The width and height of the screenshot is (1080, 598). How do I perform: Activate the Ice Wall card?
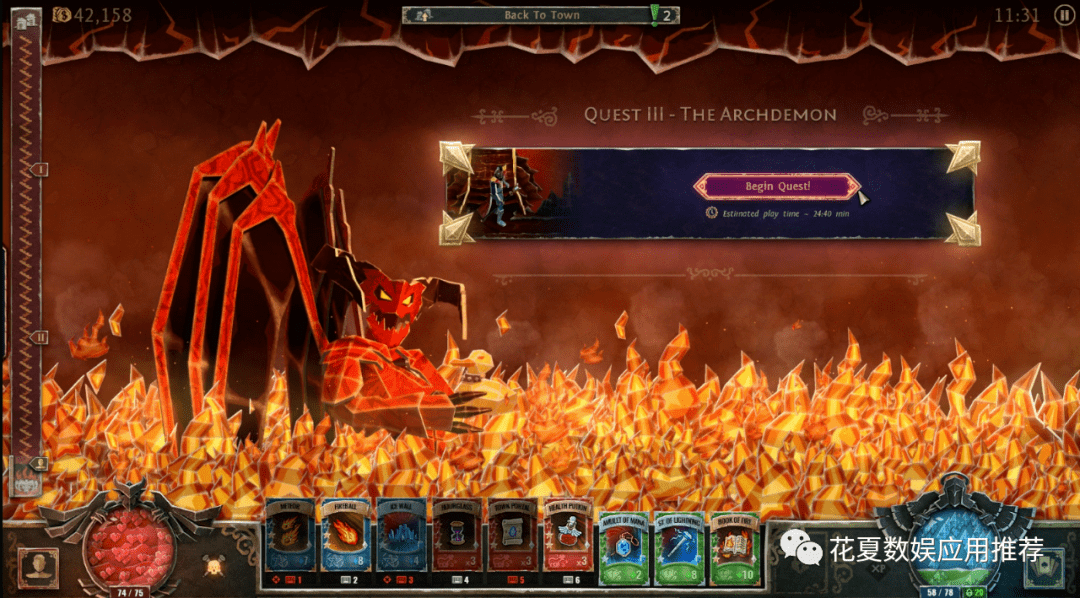pyautogui.click(x=401, y=541)
